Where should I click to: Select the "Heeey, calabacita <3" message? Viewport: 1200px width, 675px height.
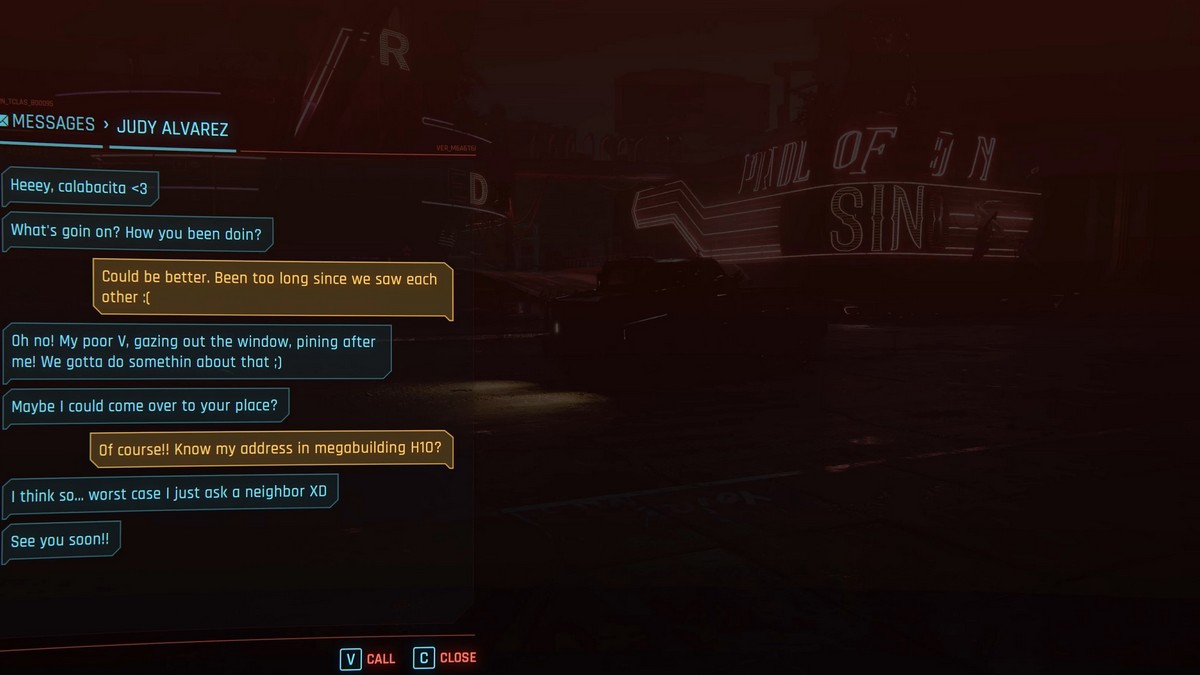click(x=80, y=187)
